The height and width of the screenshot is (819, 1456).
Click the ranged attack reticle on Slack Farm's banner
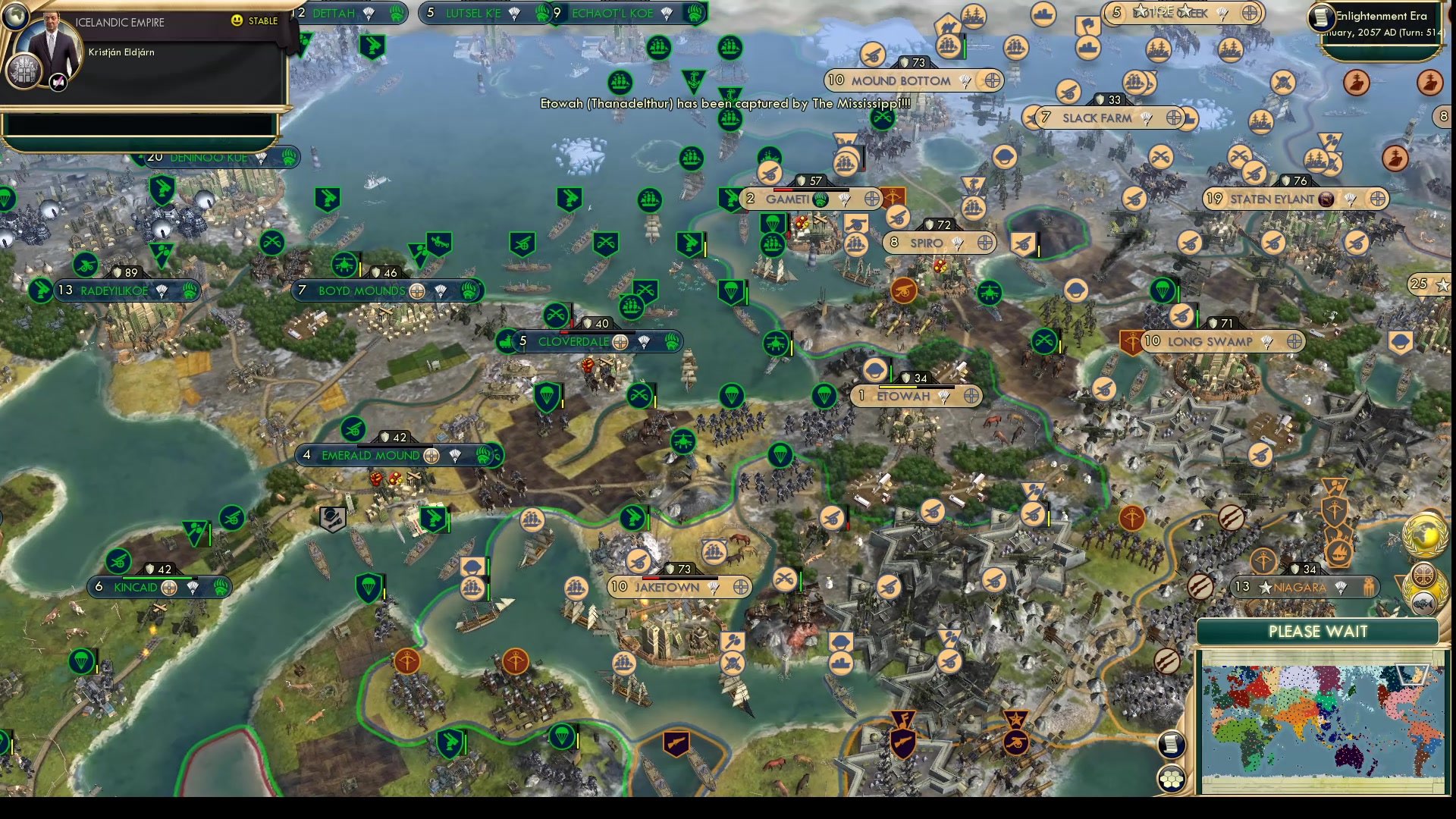pos(1174,117)
